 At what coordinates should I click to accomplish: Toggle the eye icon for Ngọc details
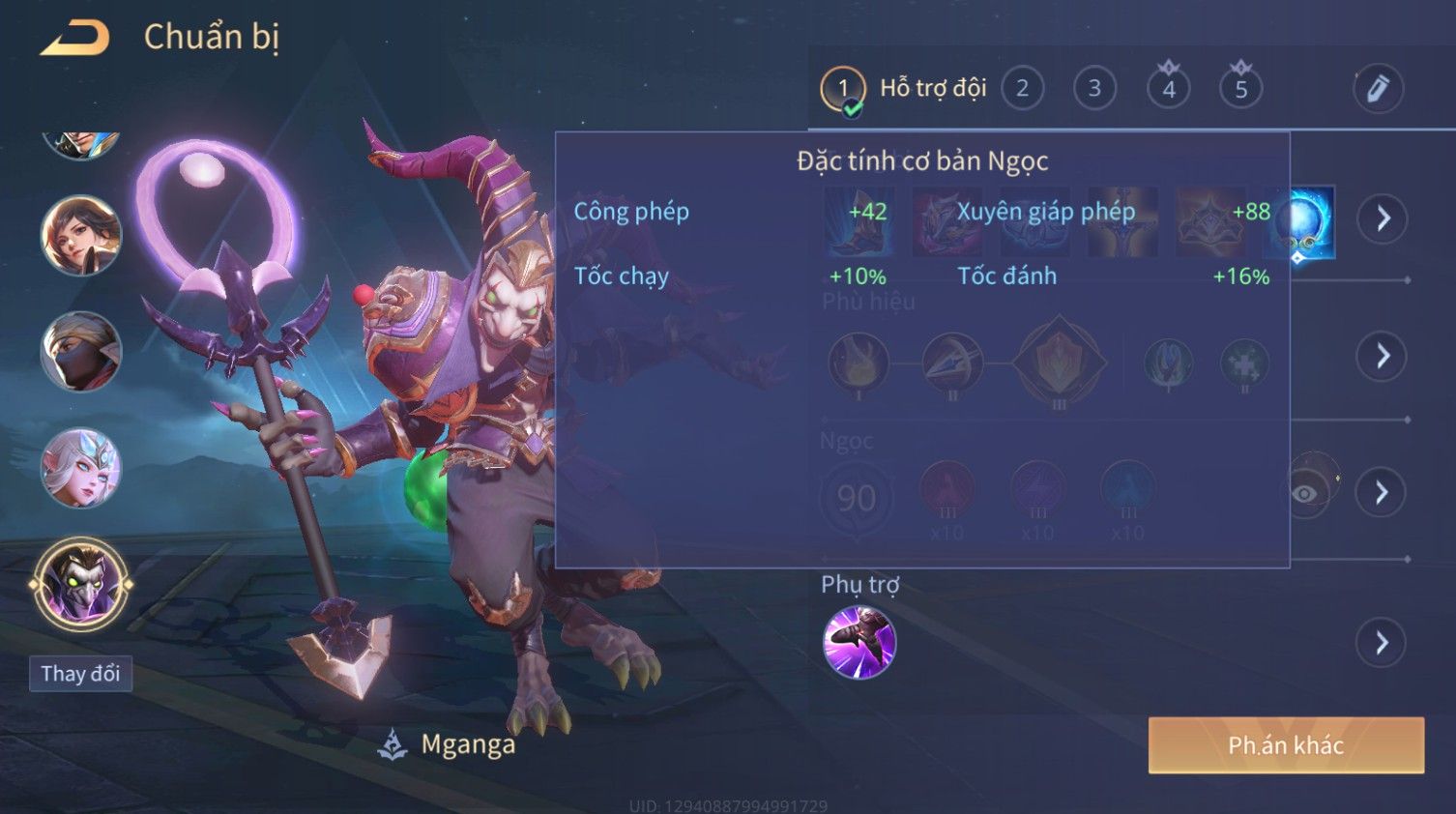click(1306, 493)
